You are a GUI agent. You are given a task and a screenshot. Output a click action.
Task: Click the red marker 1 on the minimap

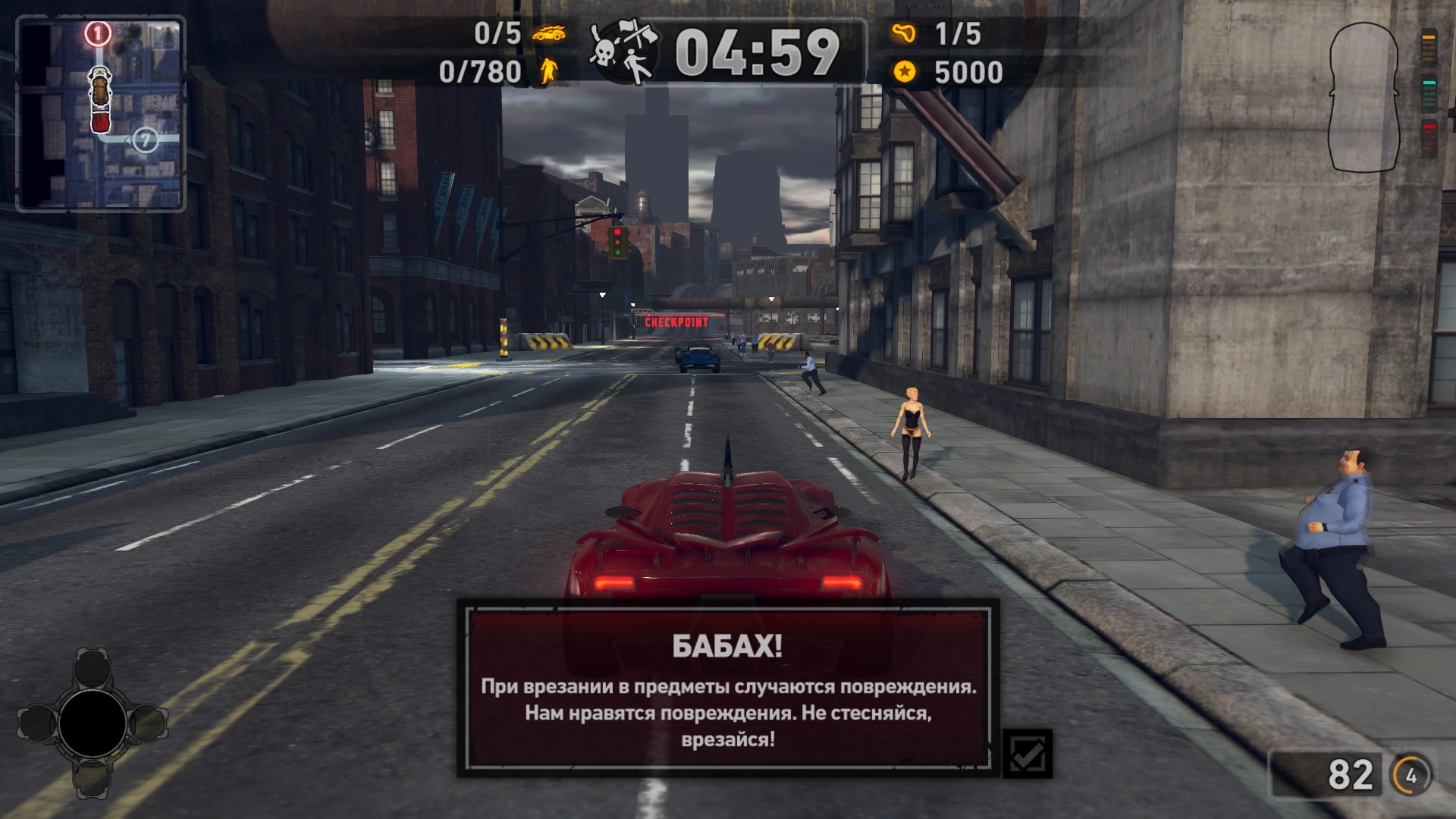(98, 33)
